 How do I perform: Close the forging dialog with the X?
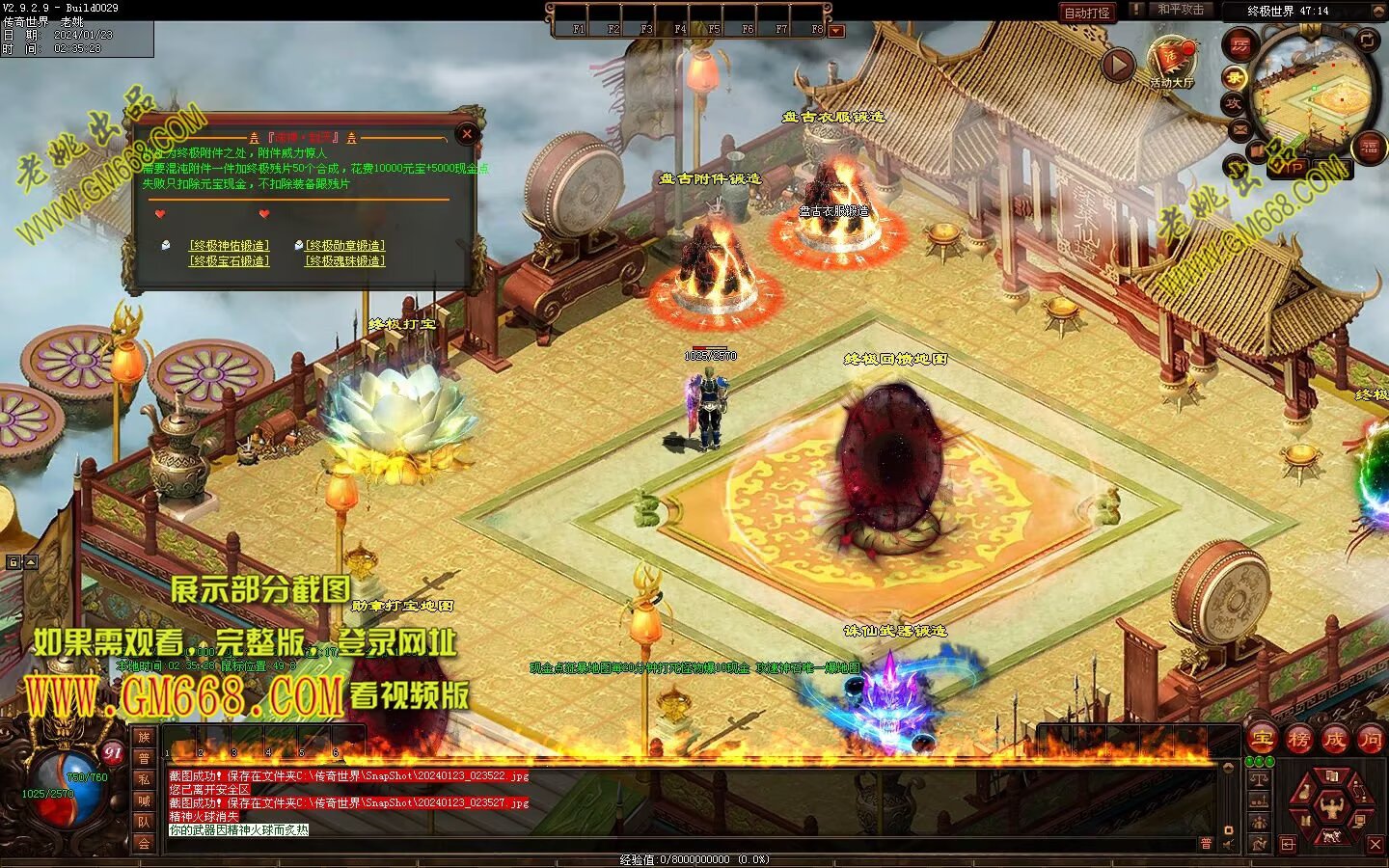[x=467, y=134]
